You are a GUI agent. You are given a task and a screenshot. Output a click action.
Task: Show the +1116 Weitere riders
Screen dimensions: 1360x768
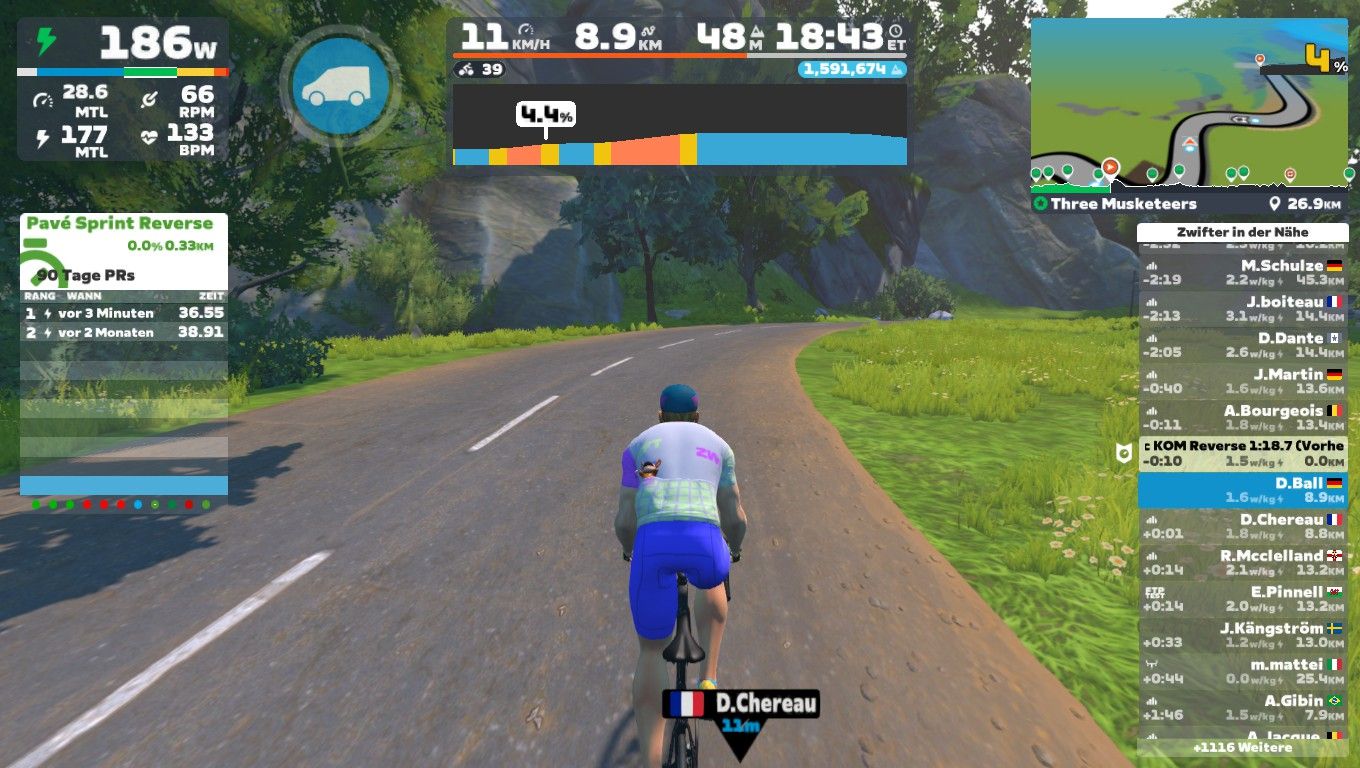point(1242,747)
